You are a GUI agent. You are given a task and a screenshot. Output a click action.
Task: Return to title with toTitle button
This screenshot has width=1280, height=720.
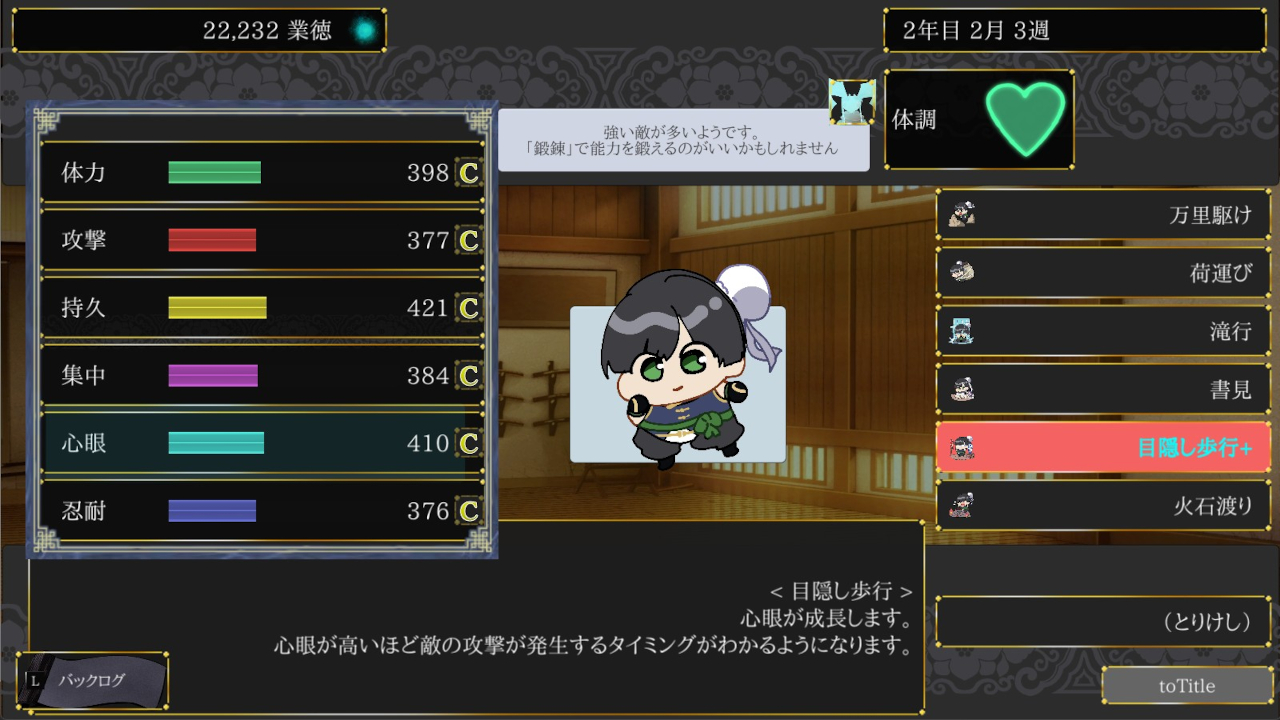pyautogui.click(x=1187, y=686)
